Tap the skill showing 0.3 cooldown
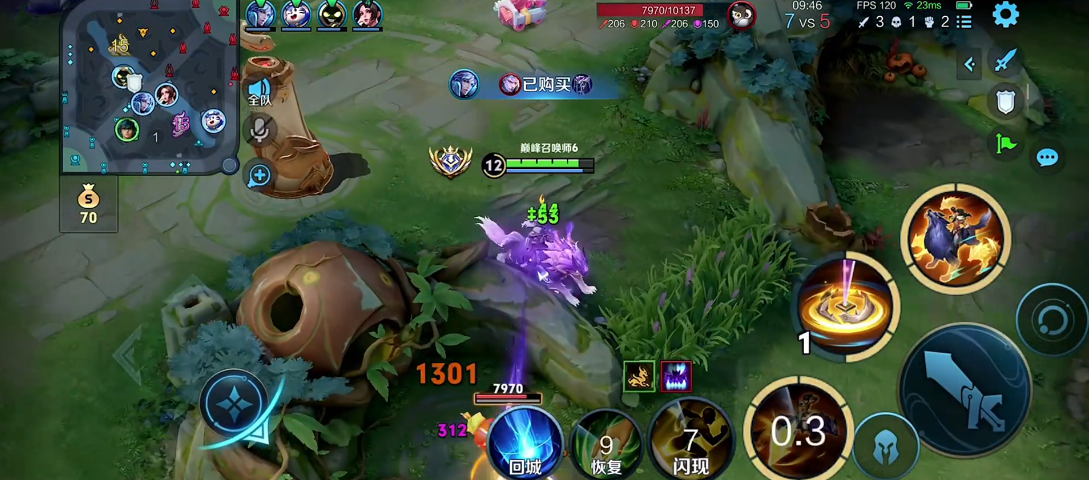The width and height of the screenshot is (1089, 480). (799, 429)
